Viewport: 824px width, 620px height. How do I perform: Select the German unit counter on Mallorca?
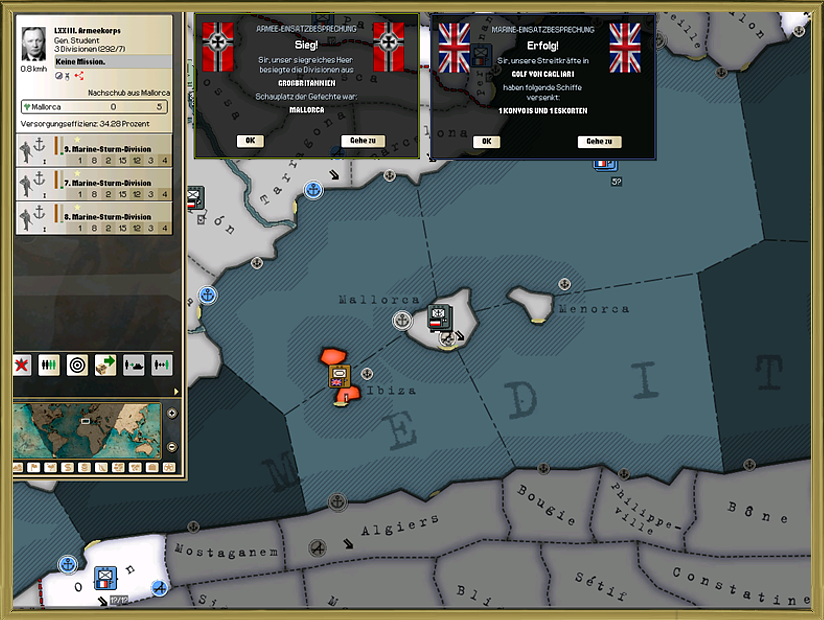tap(438, 317)
